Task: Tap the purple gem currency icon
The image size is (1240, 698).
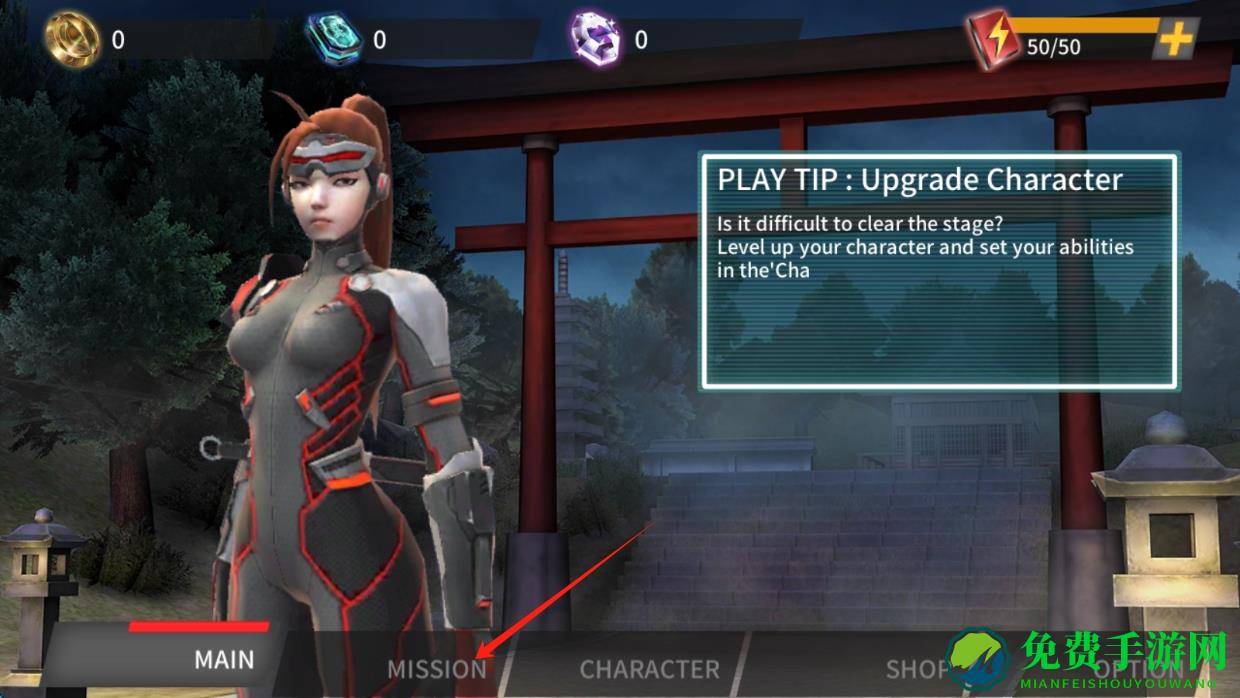Action: [595, 39]
